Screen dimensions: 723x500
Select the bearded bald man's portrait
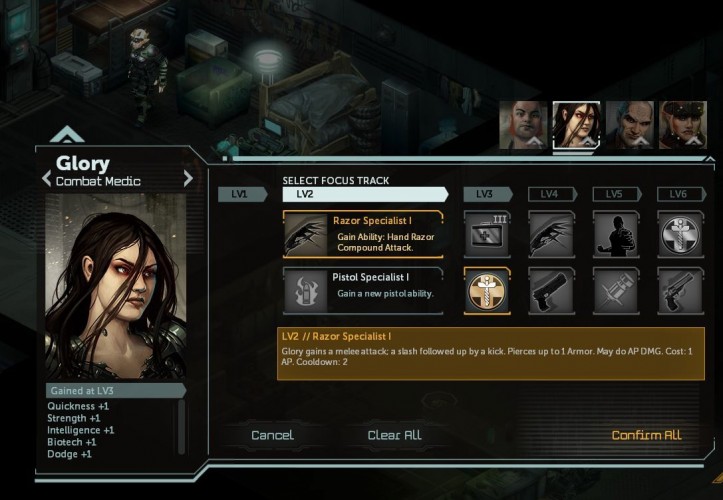pyautogui.click(x=524, y=125)
